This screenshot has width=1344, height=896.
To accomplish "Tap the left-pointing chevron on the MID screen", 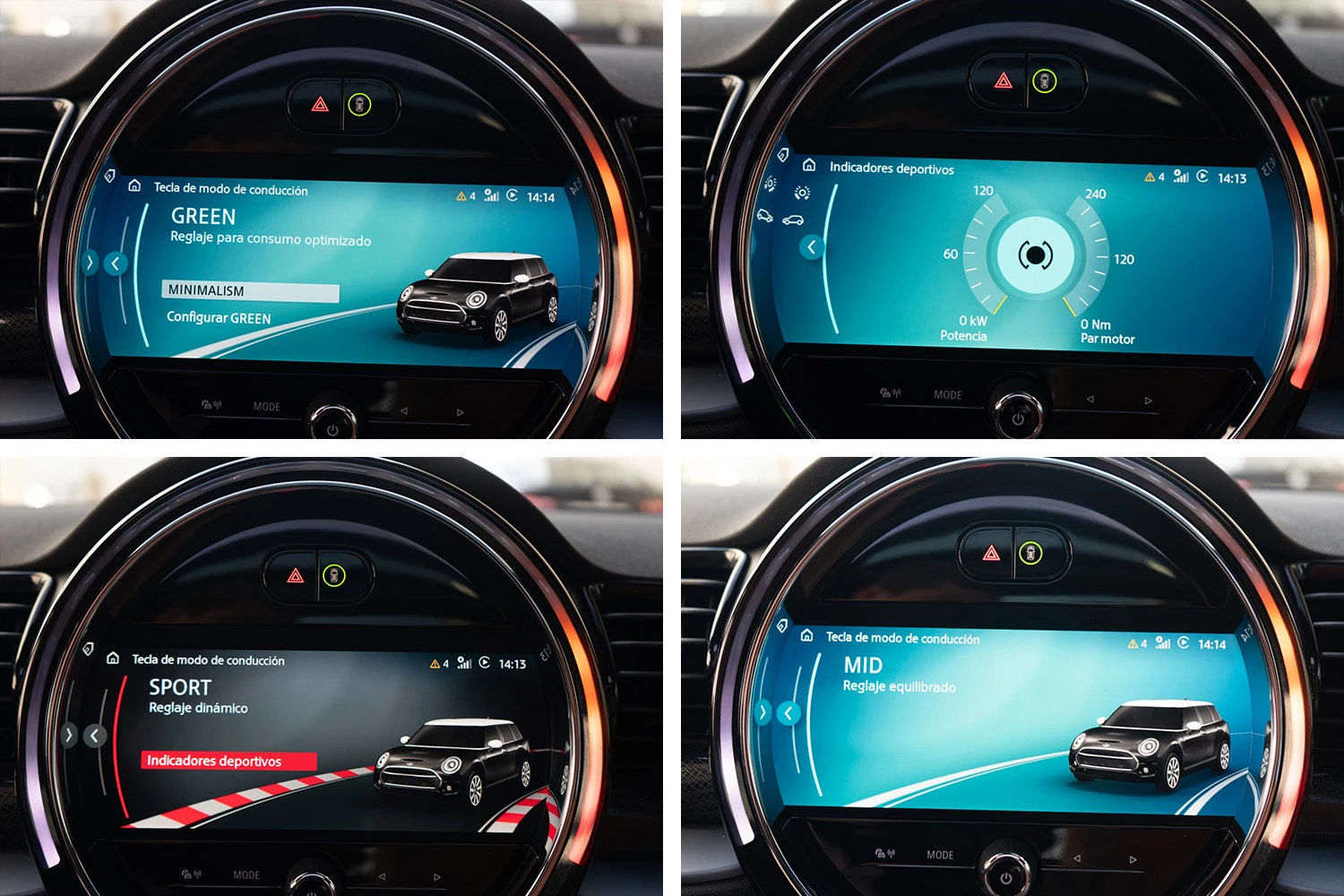I will tap(788, 713).
